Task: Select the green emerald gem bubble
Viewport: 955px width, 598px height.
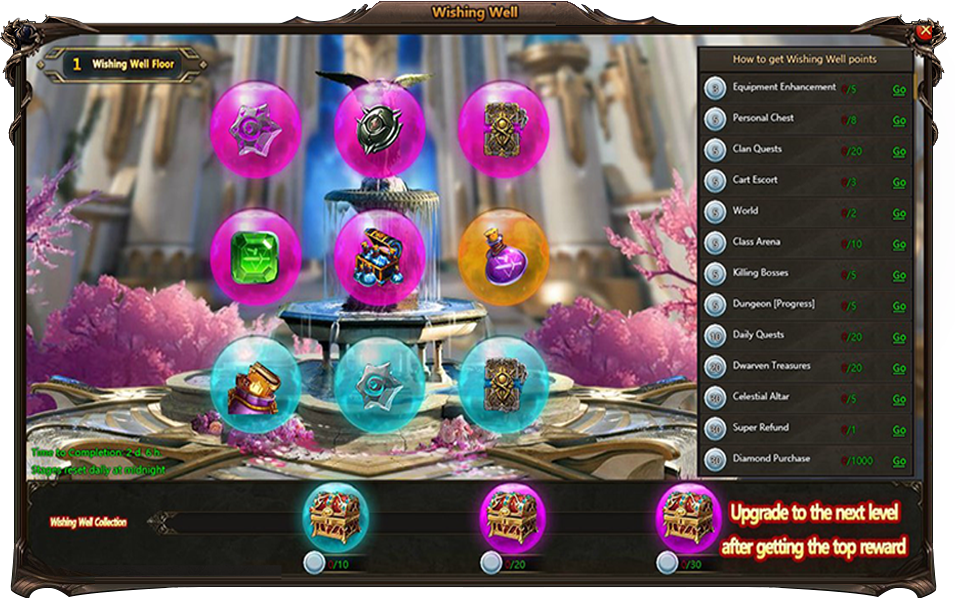Action: pyautogui.click(x=256, y=254)
